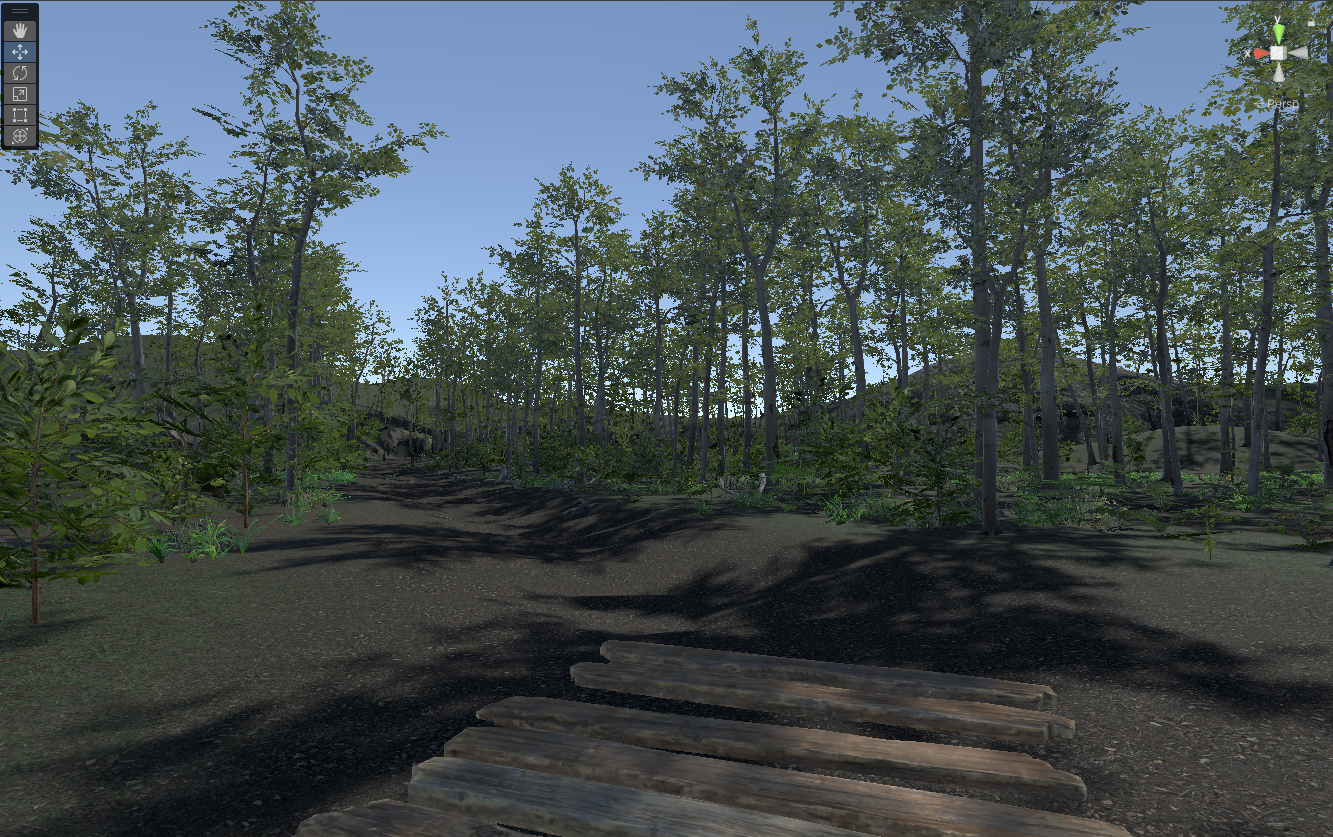Switch Persp to isometric view
This screenshot has width=1333, height=837.
(x=1283, y=103)
